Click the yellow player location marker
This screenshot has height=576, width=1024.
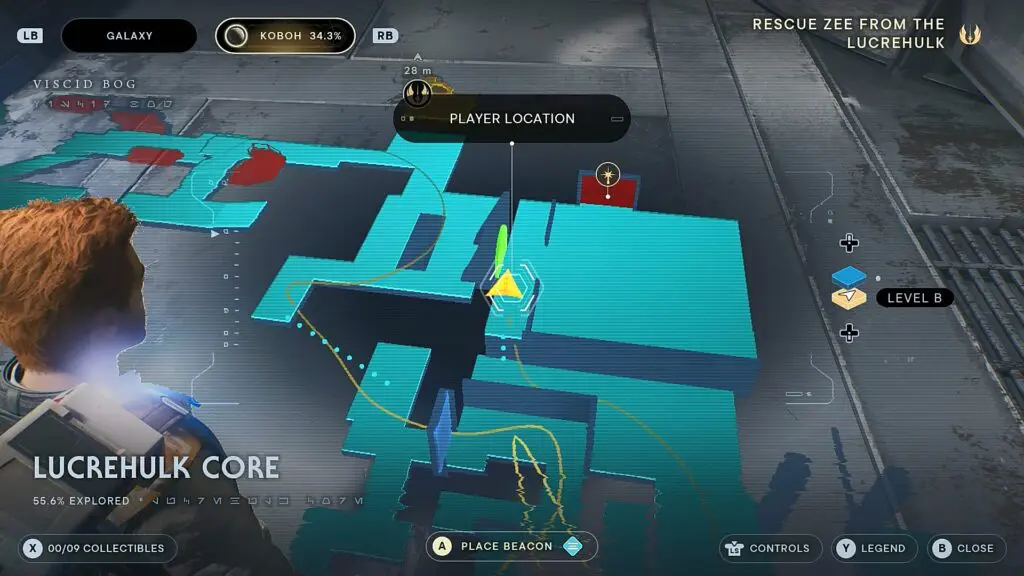point(505,285)
